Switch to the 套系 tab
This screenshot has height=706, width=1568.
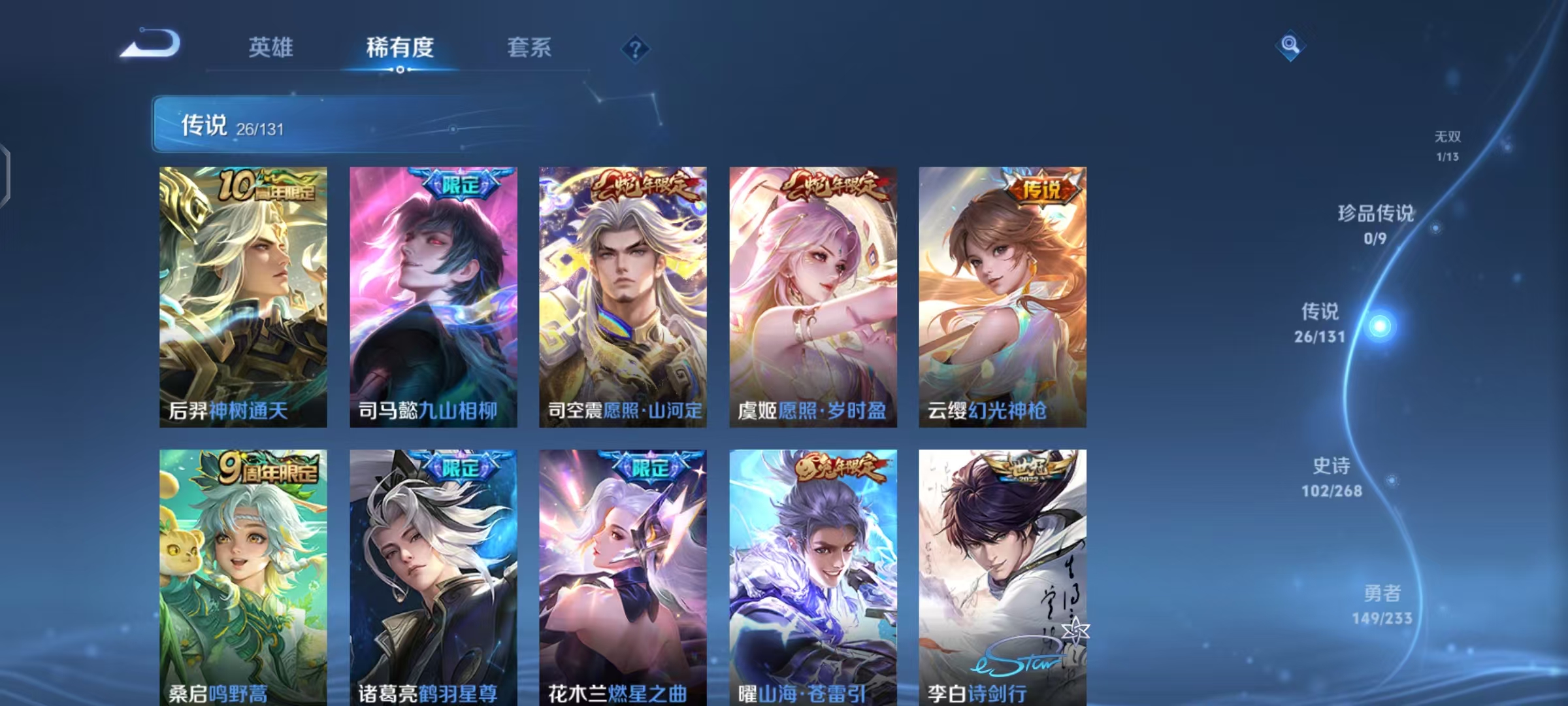pos(529,48)
